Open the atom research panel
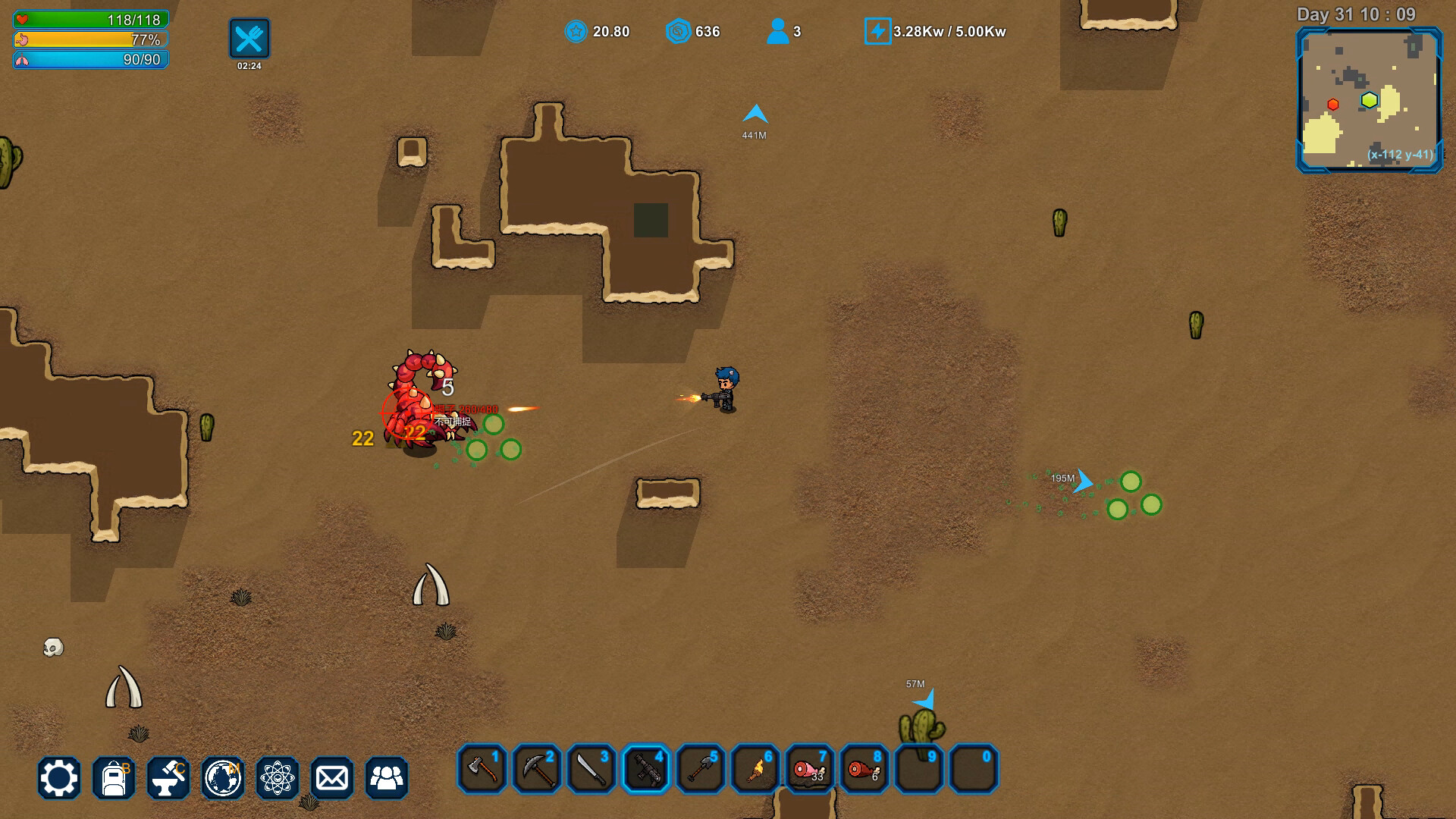The width and height of the screenshot is (1456, 819). coord(278,778)
